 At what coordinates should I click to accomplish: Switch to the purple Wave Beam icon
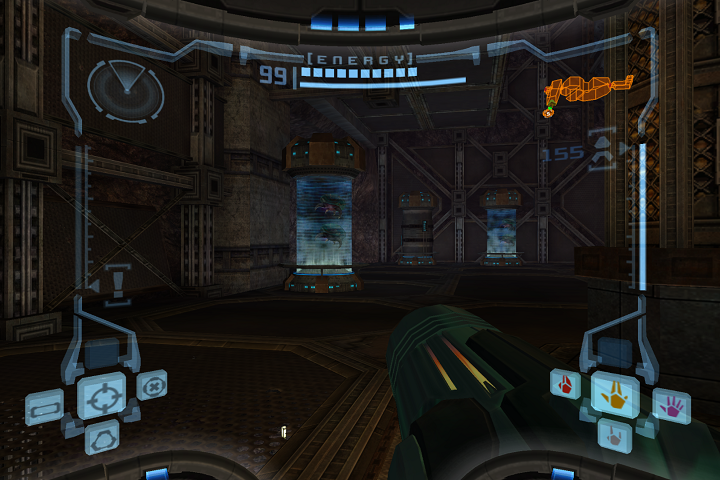671,406
